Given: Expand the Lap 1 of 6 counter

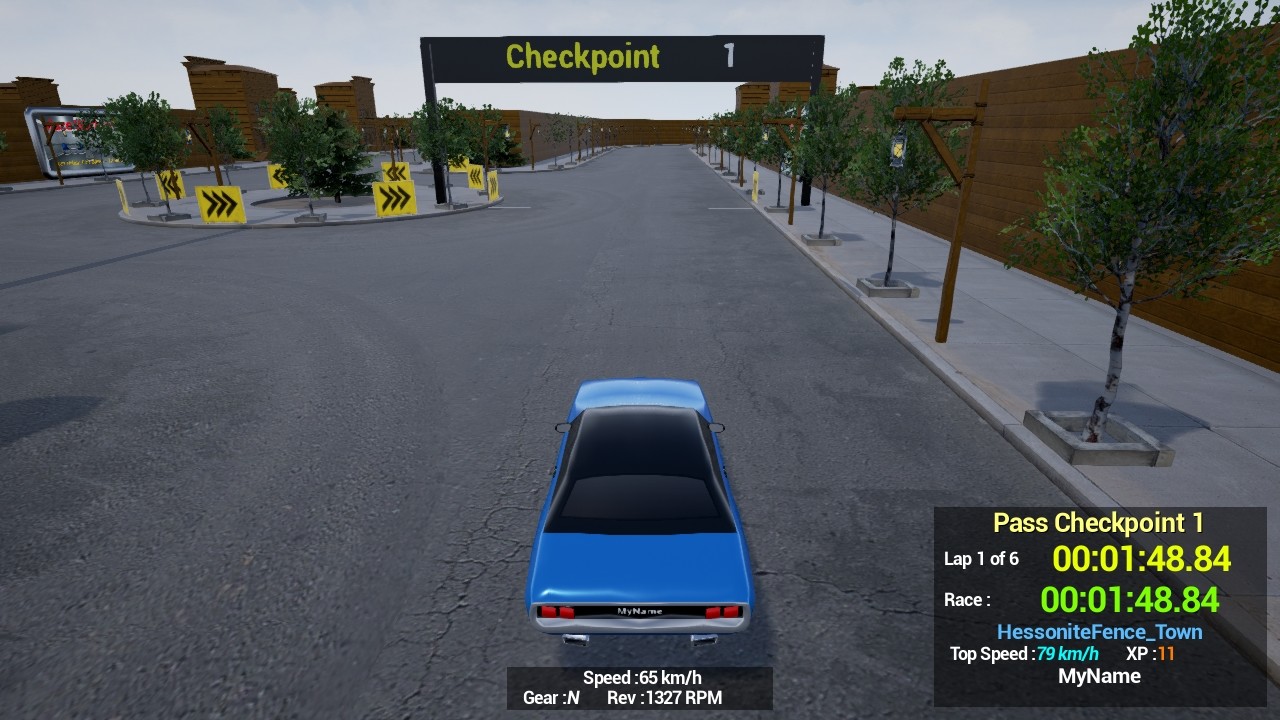Looking at the screenshot, I should 981,560.
